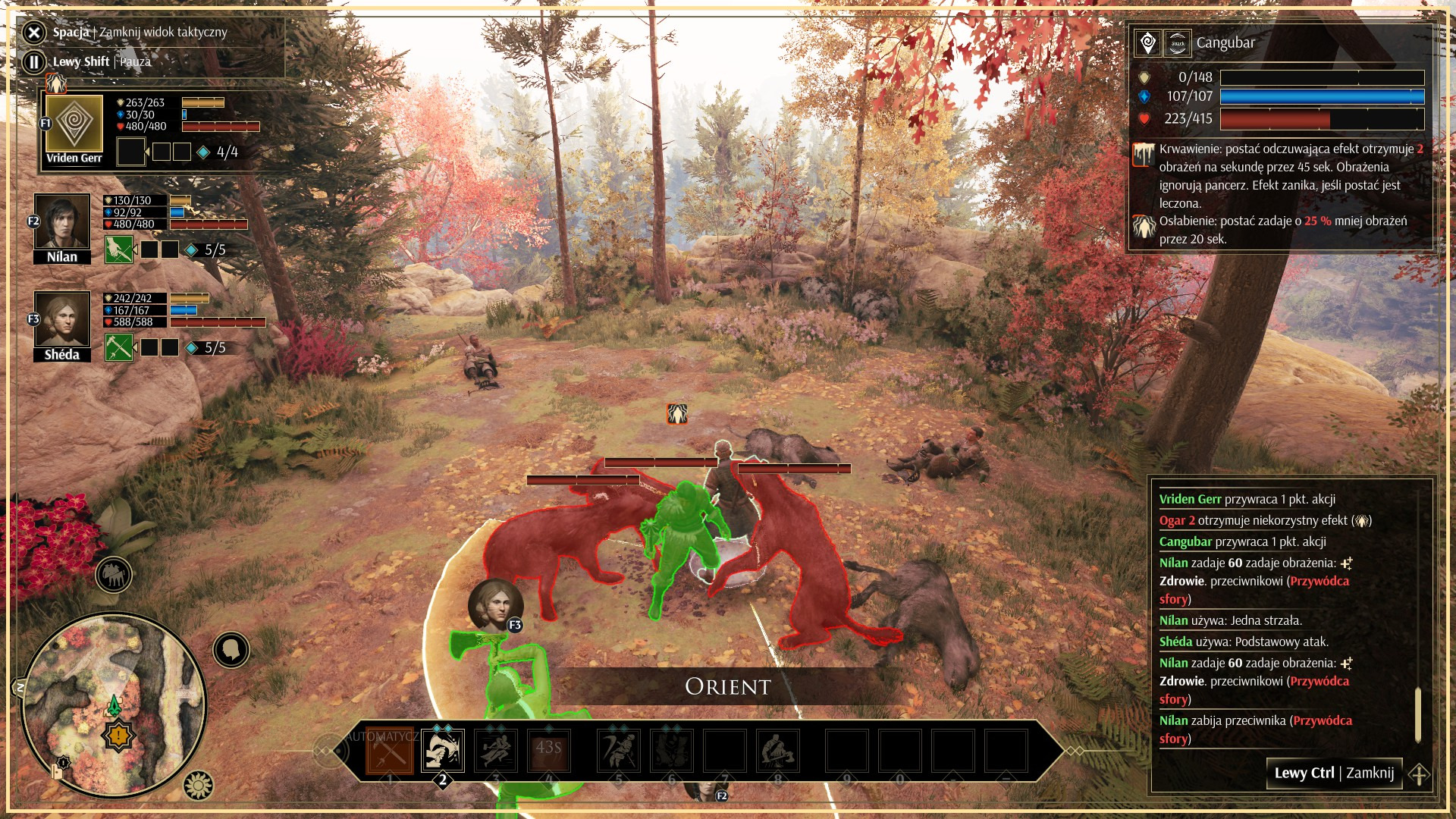Toggle the crossed-out horses icon above minimap

114,576
